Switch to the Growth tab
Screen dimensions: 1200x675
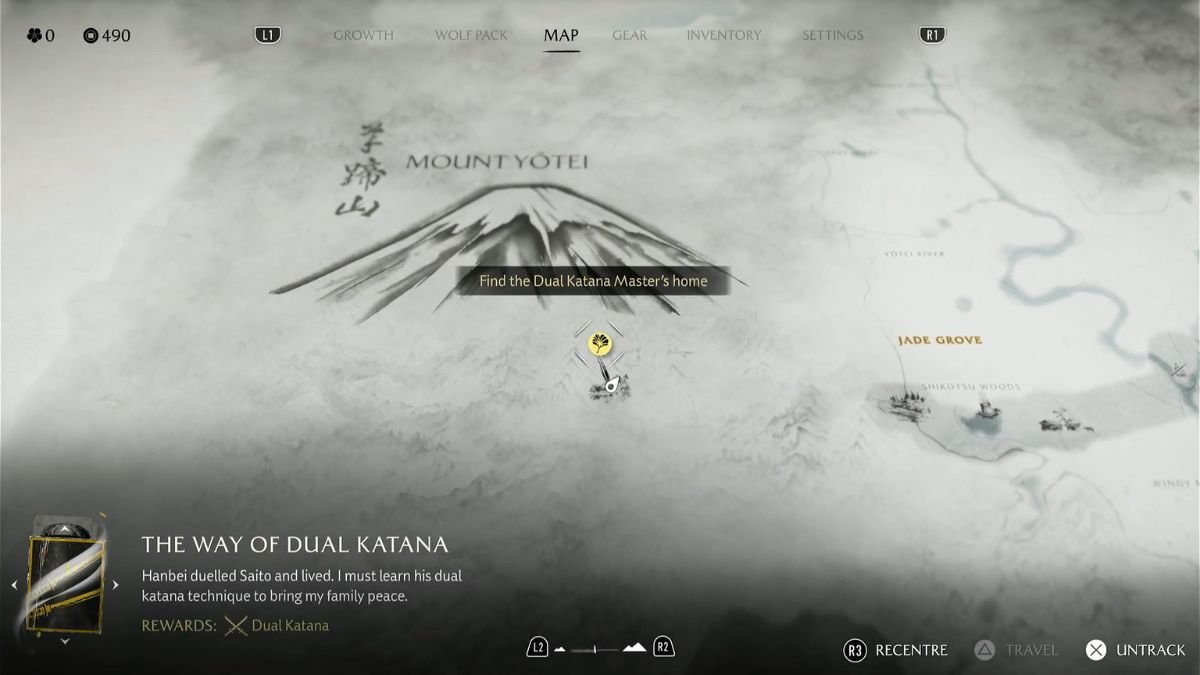click(363, 35)
